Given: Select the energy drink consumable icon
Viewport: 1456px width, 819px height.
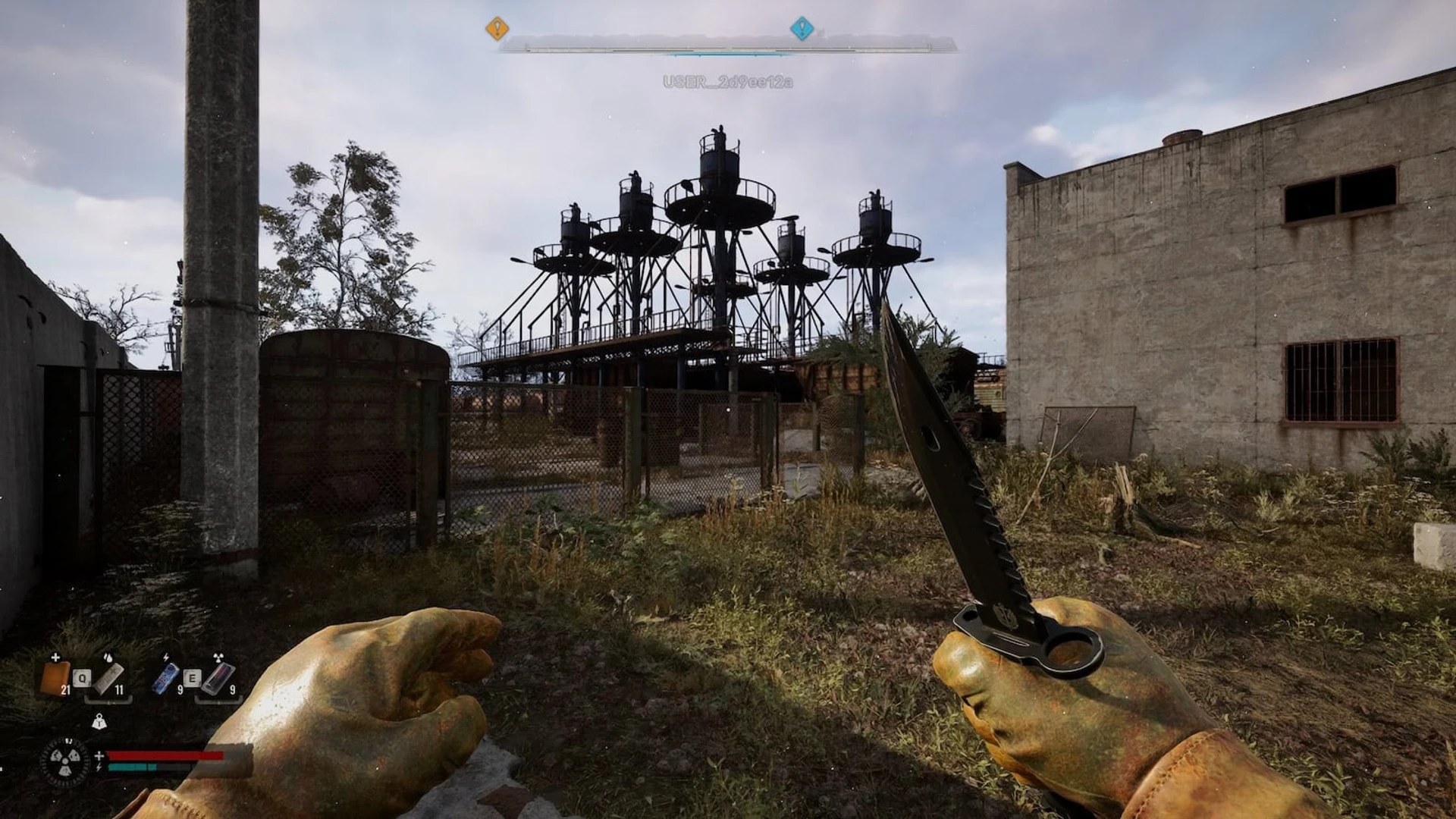Looking at the screenshot, I should click(165, 679).
